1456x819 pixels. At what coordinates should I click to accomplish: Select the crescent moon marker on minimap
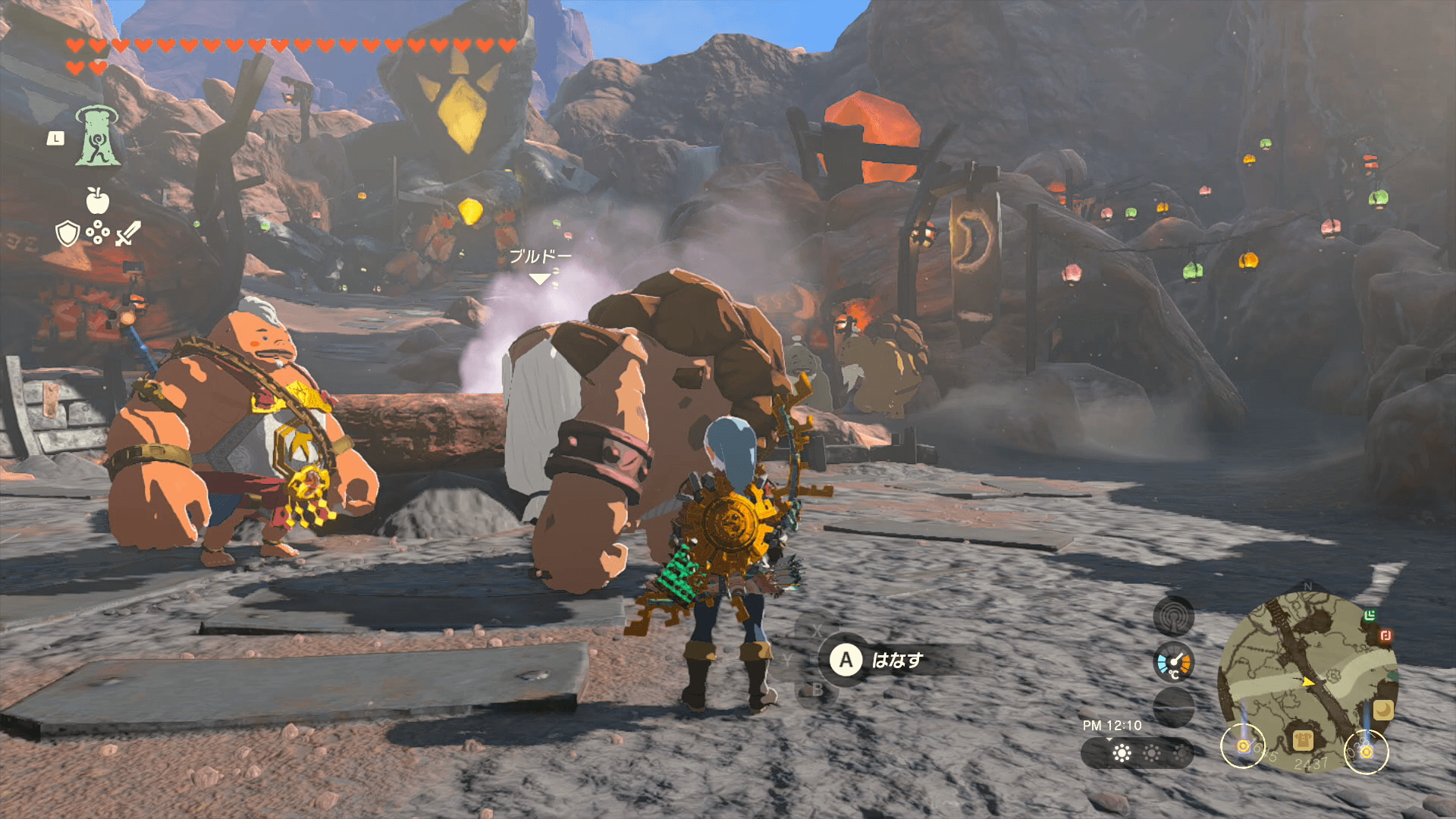click(x=1383, y=710)
